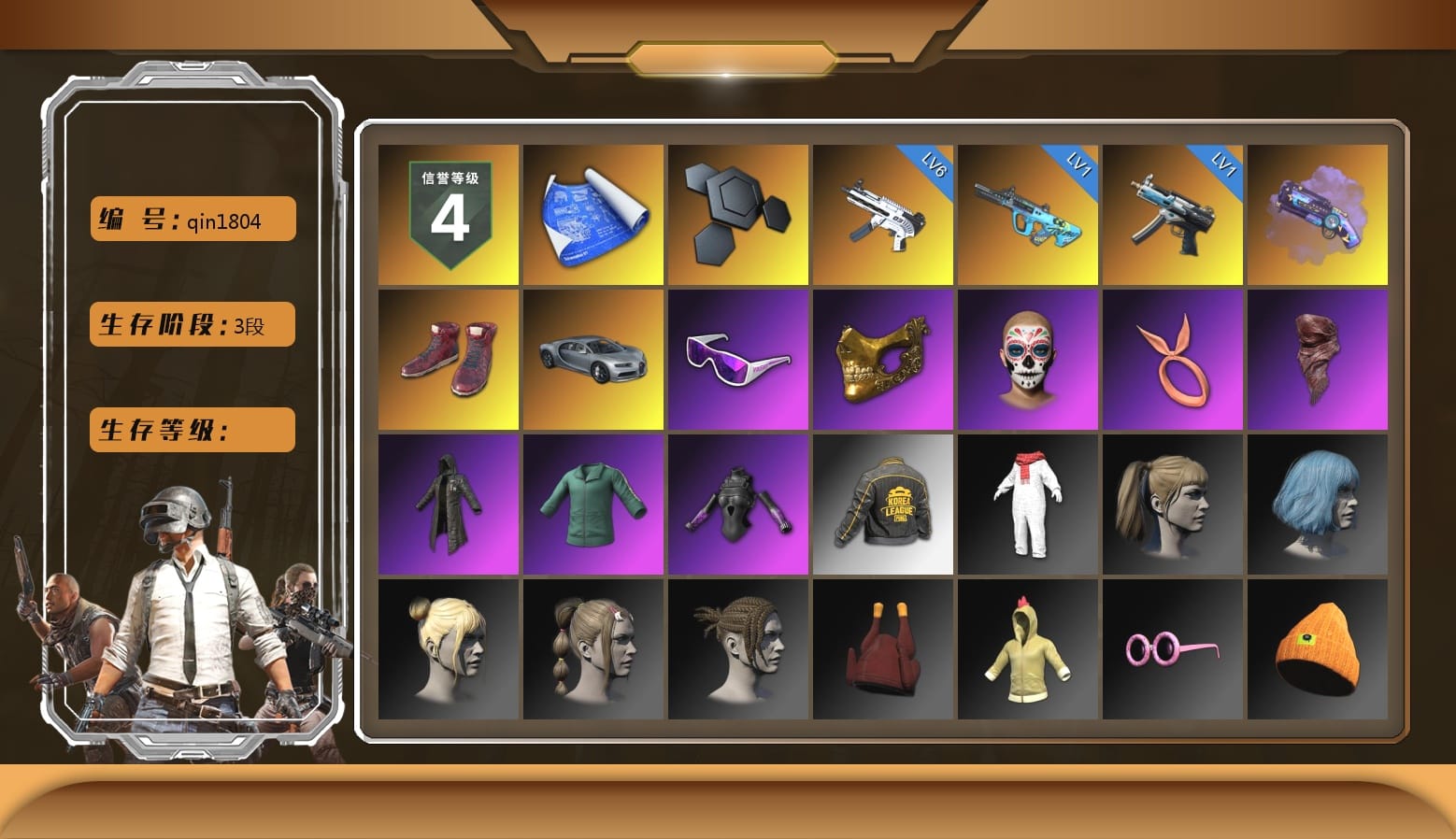Select the LV1 Micro UZI skin

coord(1173,215)
